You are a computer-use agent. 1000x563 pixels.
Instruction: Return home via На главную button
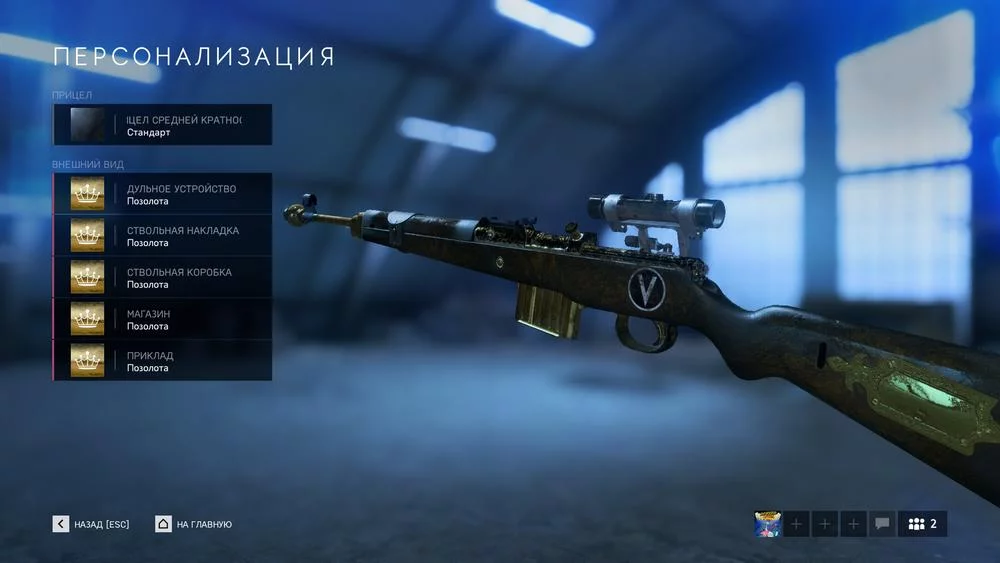(x=194, y=524)
